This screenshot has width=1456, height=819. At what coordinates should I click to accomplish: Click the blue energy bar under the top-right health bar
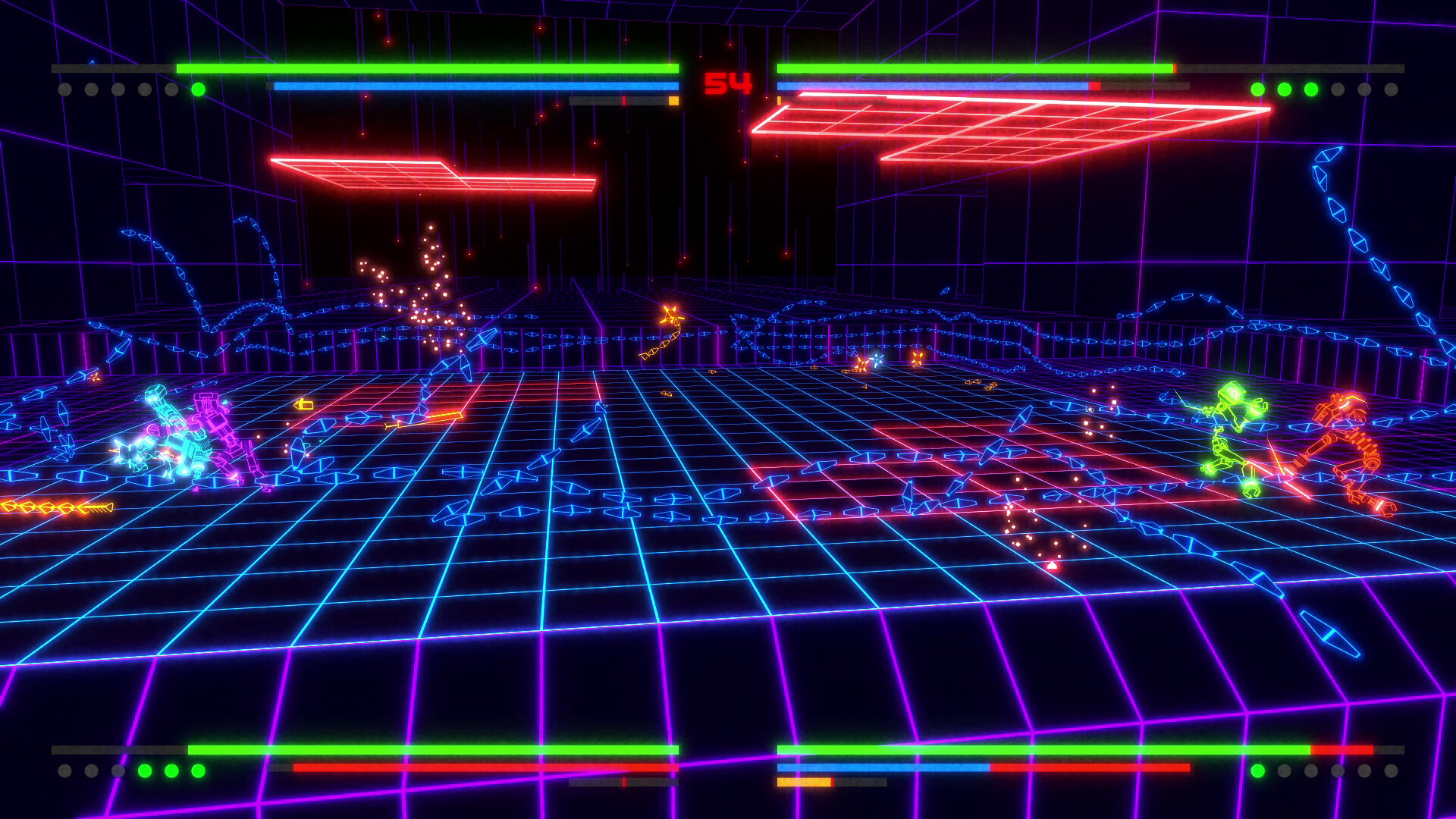point(933,86)
